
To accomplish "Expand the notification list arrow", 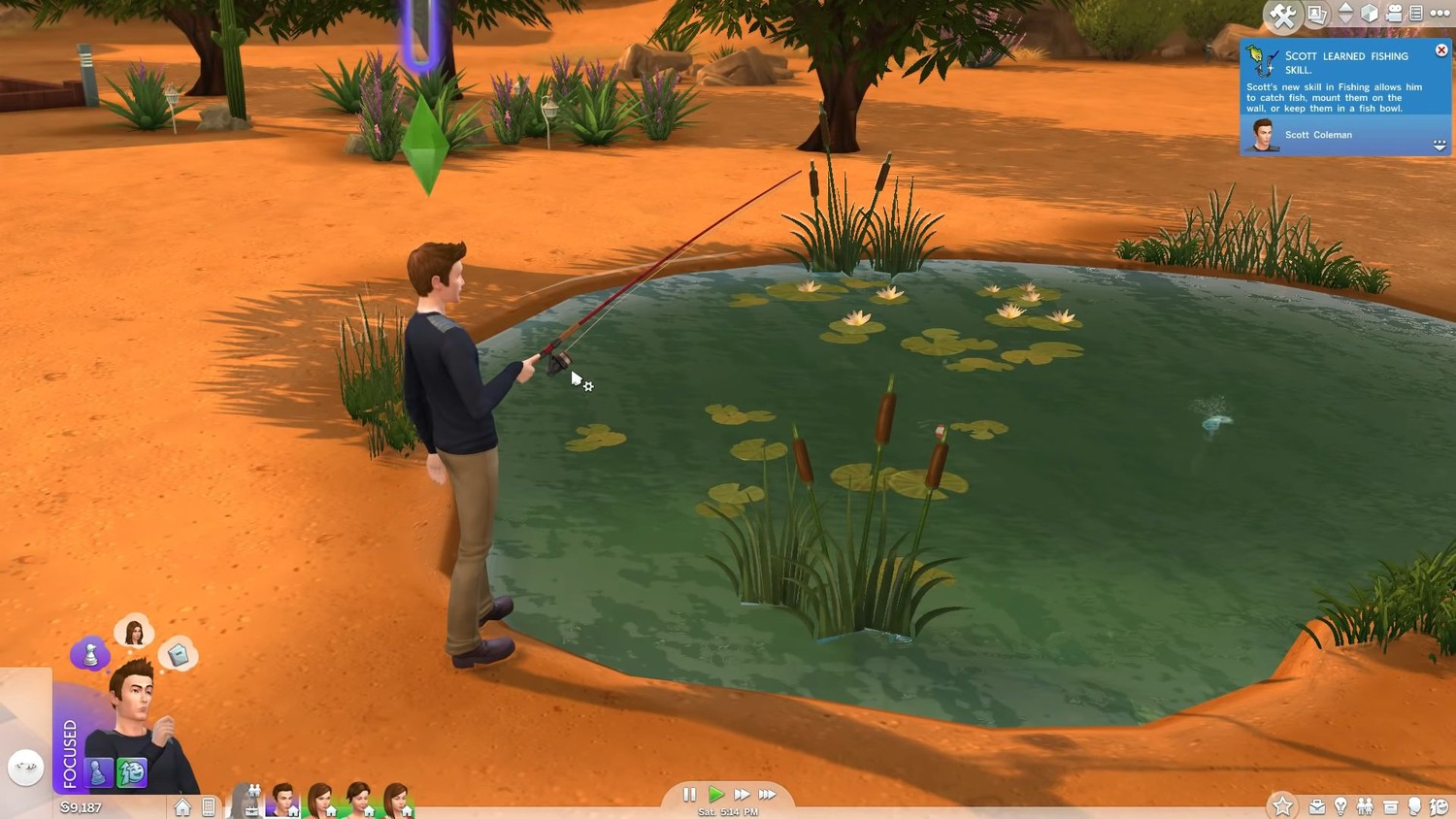I will pos(1439,145).
